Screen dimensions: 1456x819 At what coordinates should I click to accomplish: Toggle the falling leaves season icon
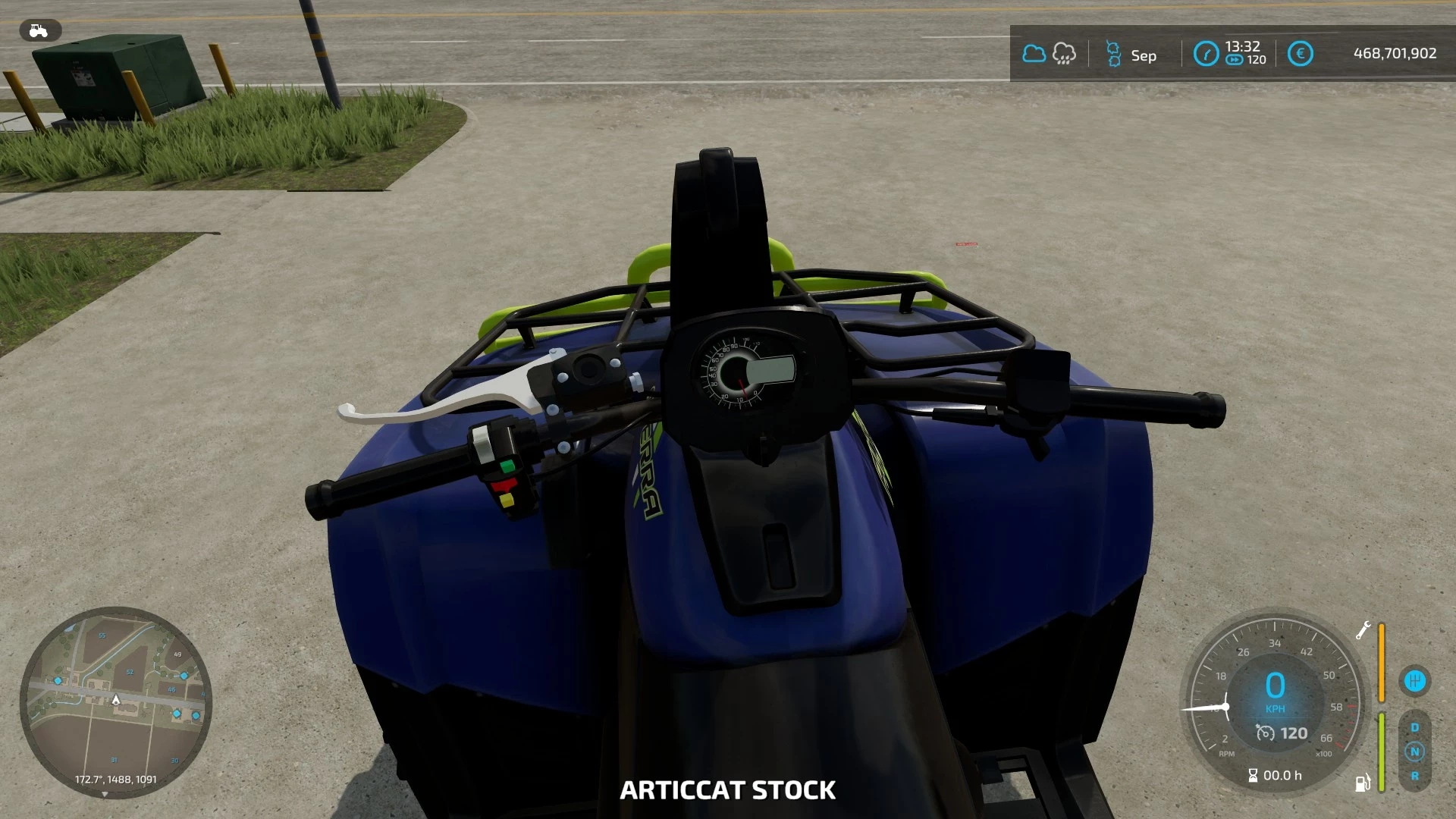1113,54
